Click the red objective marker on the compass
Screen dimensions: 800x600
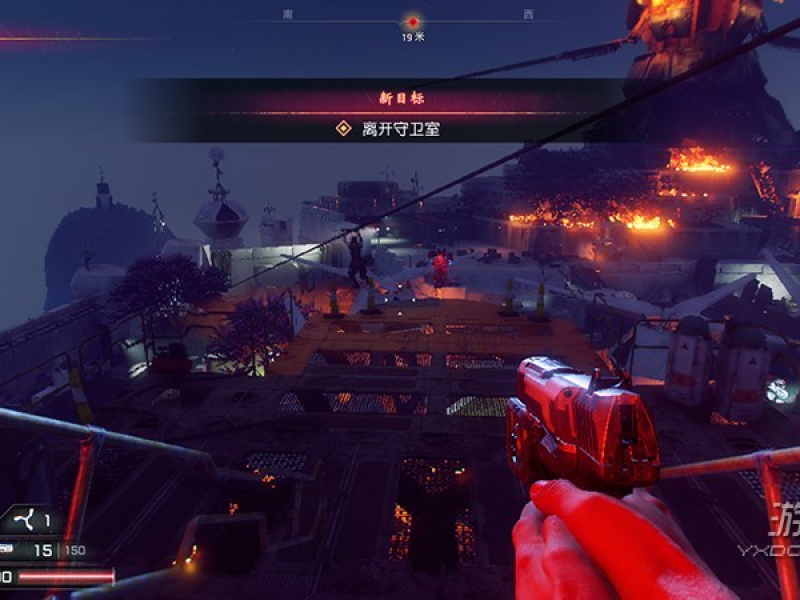point(412,21)
